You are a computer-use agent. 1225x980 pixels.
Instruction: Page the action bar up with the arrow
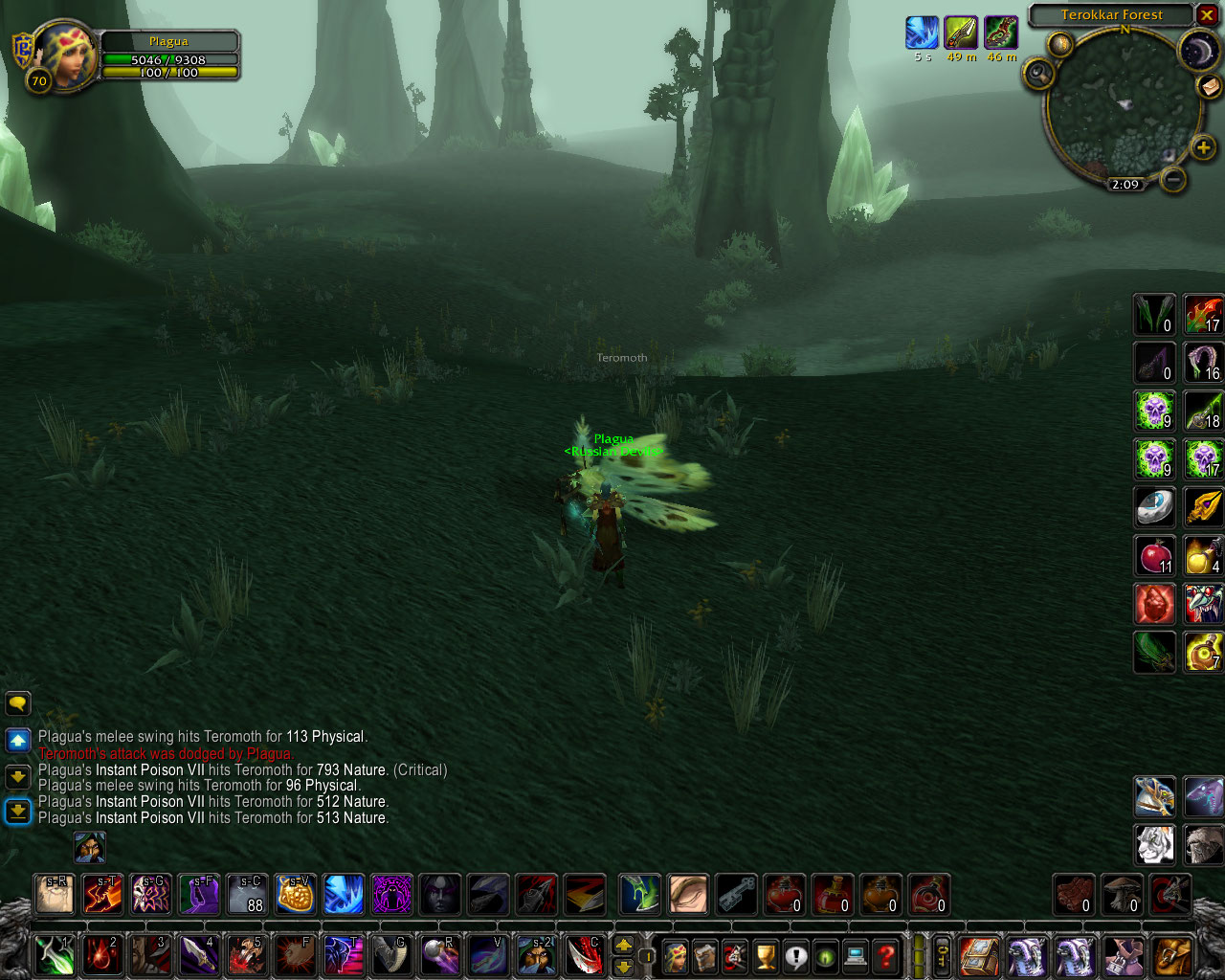[x=623, y=946]
